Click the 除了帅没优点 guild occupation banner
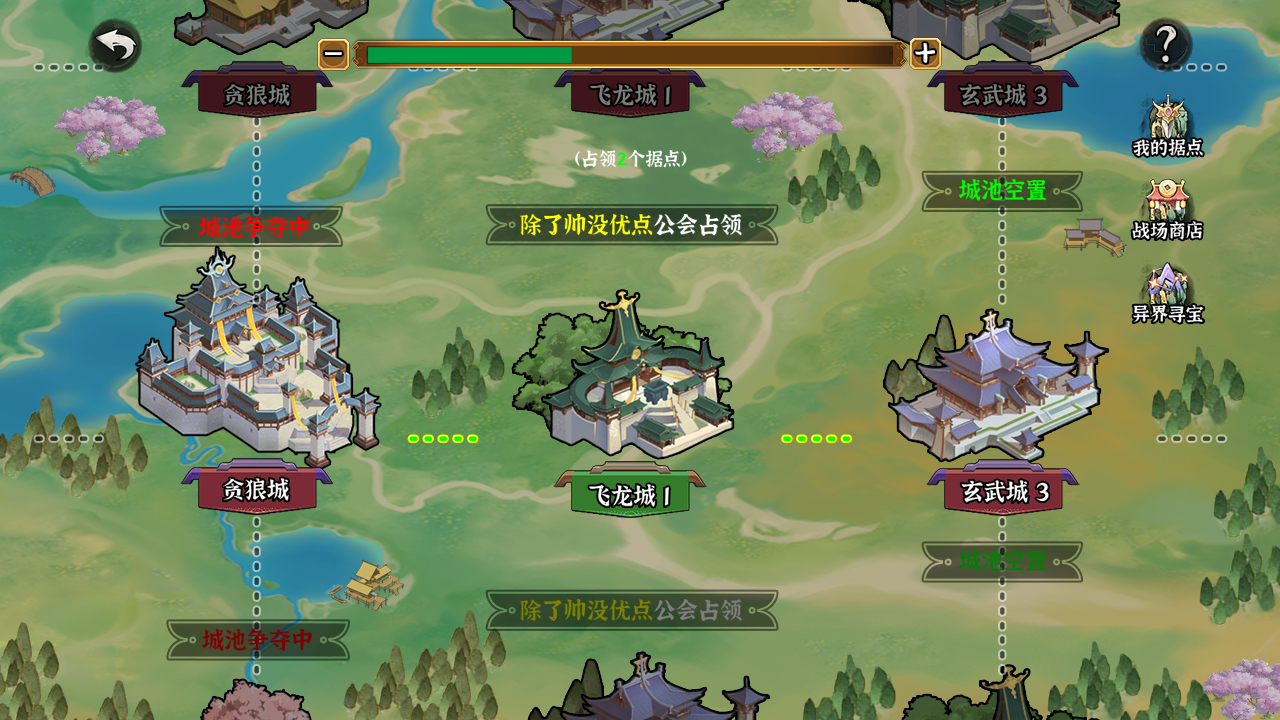1280x720 pixels. coord(628,224)
